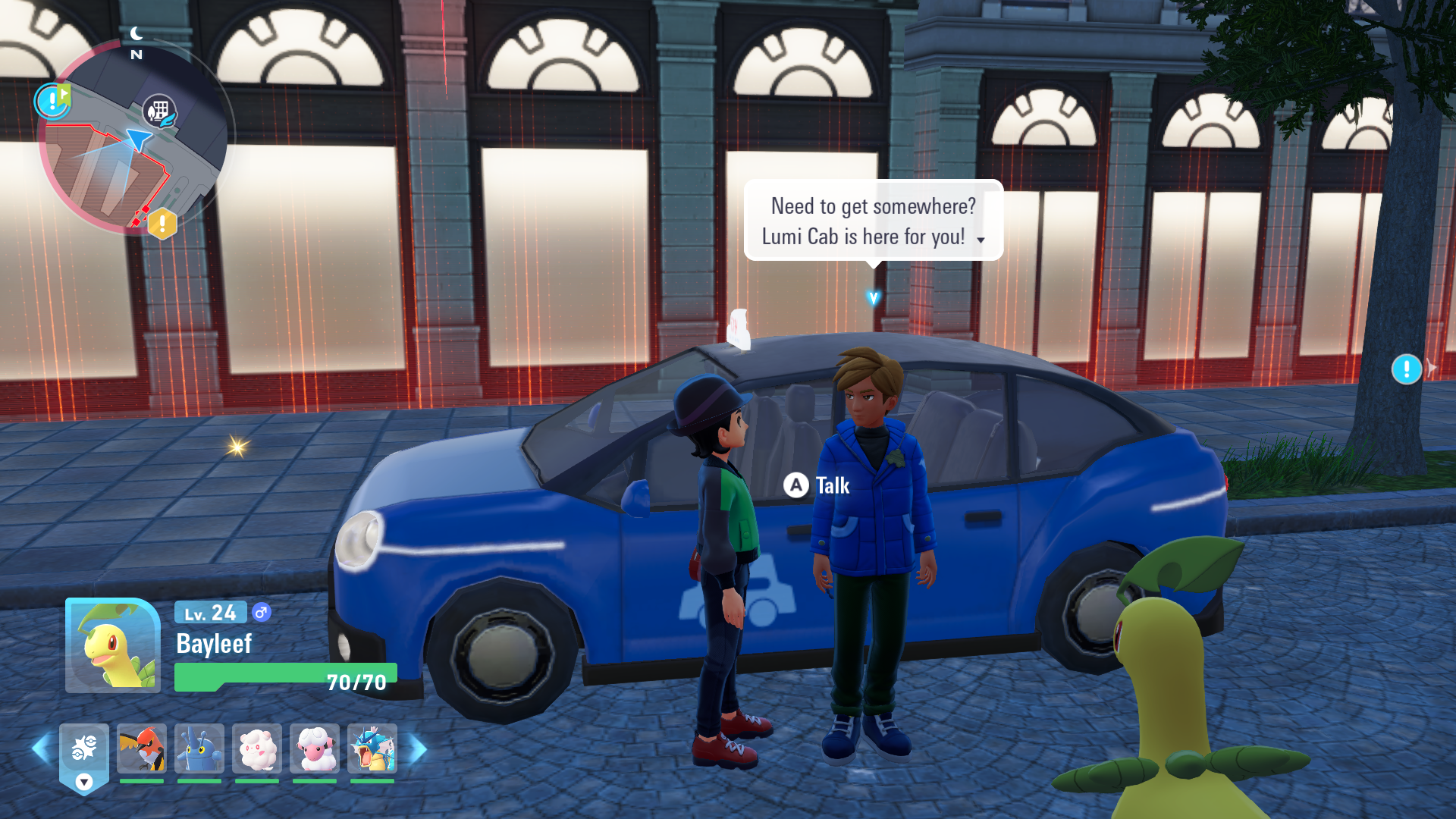1456x819 pixels.
Task: Switch to Flaaffy in the party bar
Action: (x=315, y=749)
